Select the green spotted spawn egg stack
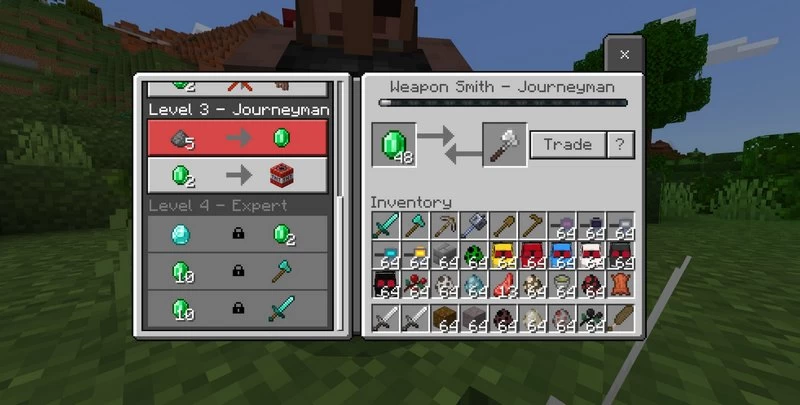 (x=474, y=255)
